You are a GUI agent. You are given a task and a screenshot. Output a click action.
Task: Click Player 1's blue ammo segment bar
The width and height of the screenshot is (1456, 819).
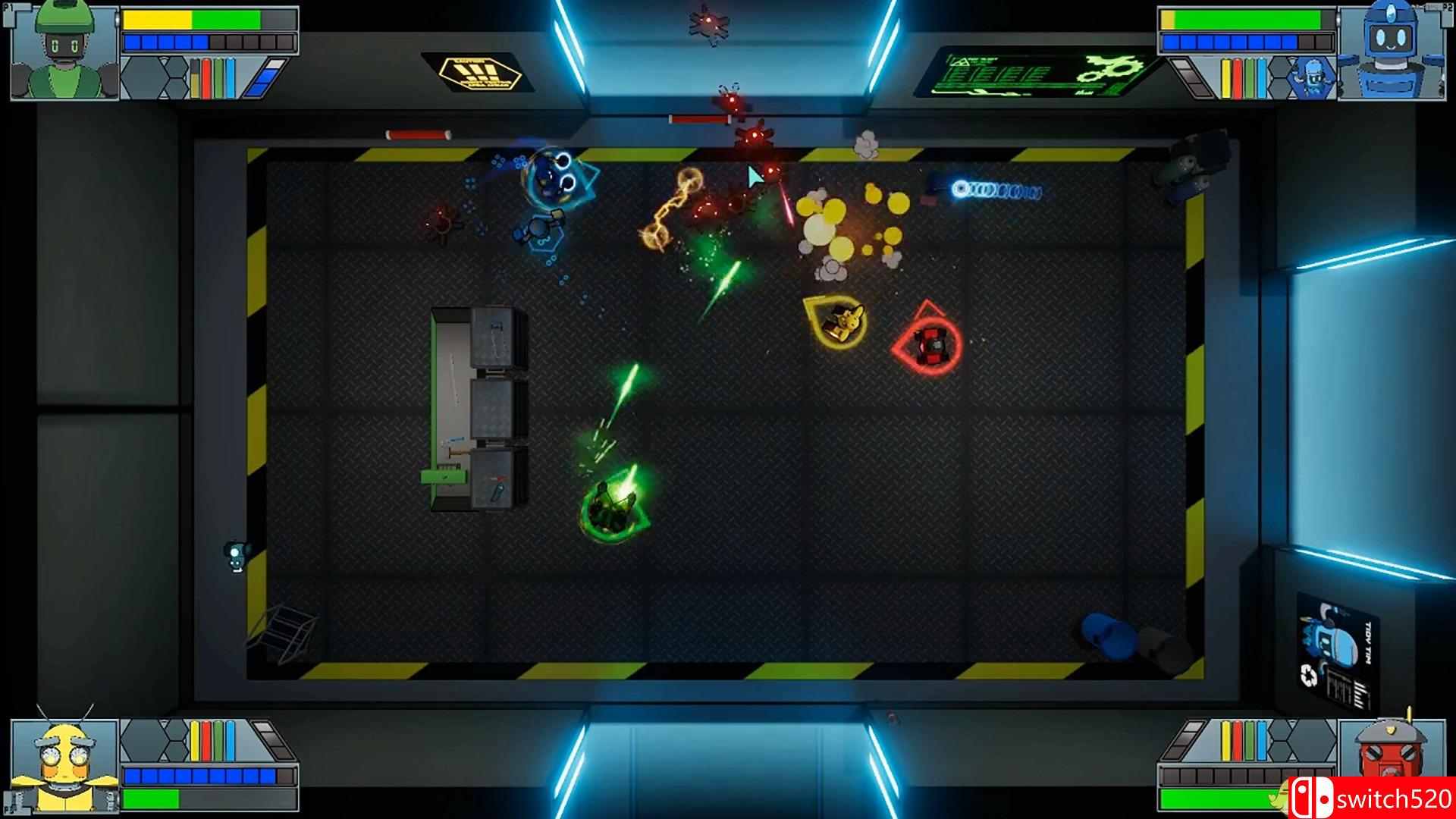tap(166, 42)
